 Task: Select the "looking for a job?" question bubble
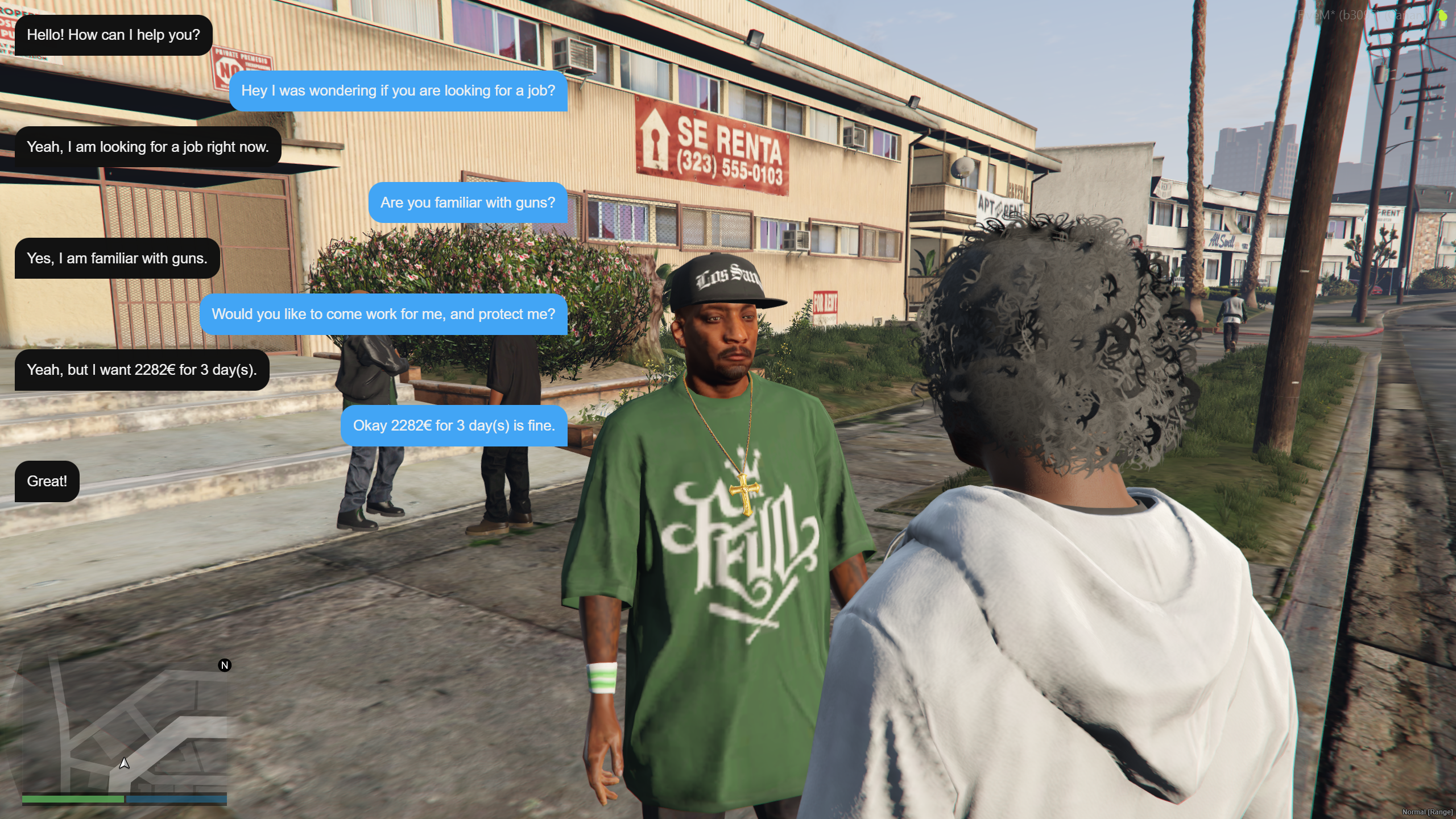tap(398, 91)
